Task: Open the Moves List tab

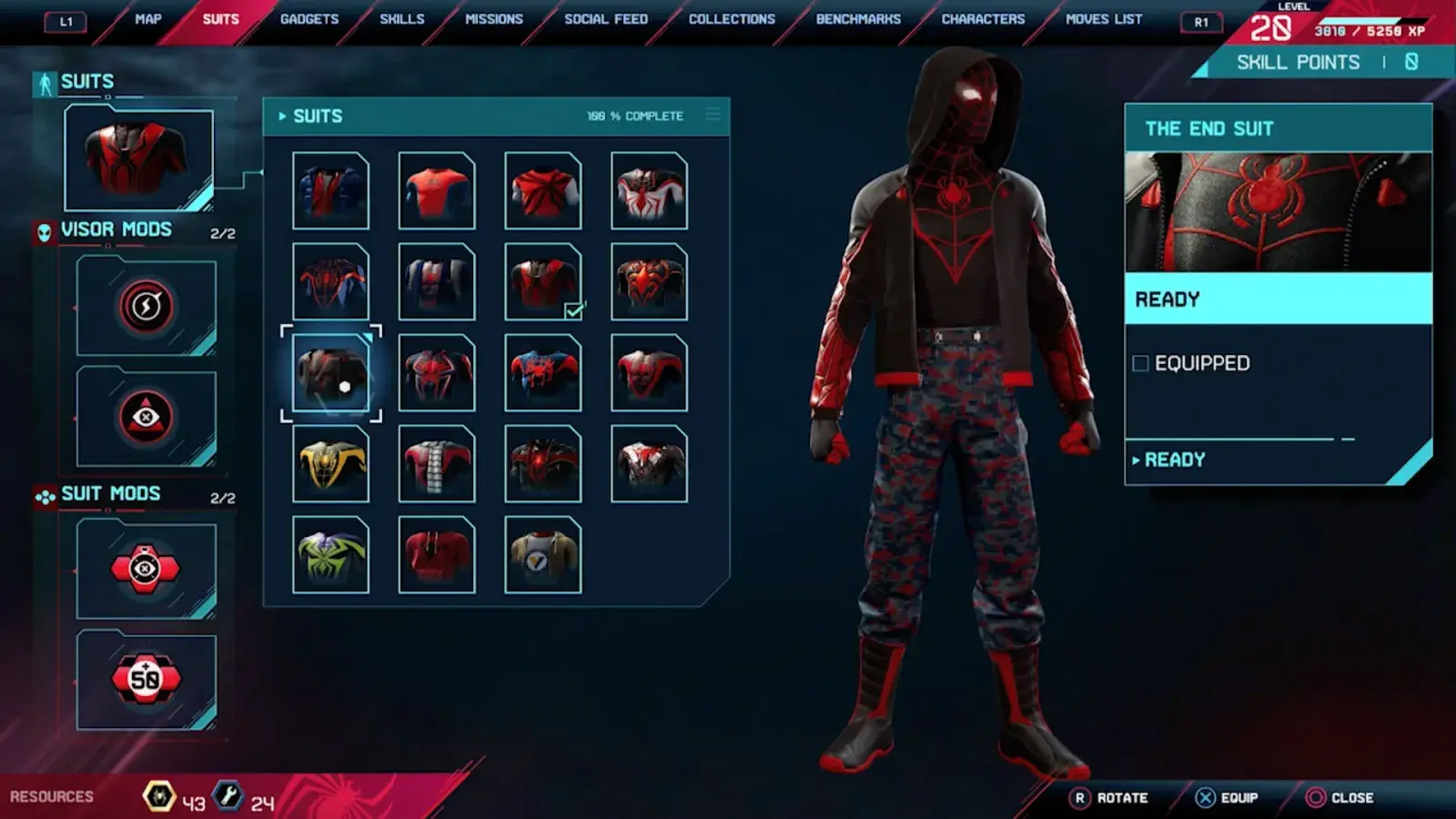Action: click(x=1104, y=19)
